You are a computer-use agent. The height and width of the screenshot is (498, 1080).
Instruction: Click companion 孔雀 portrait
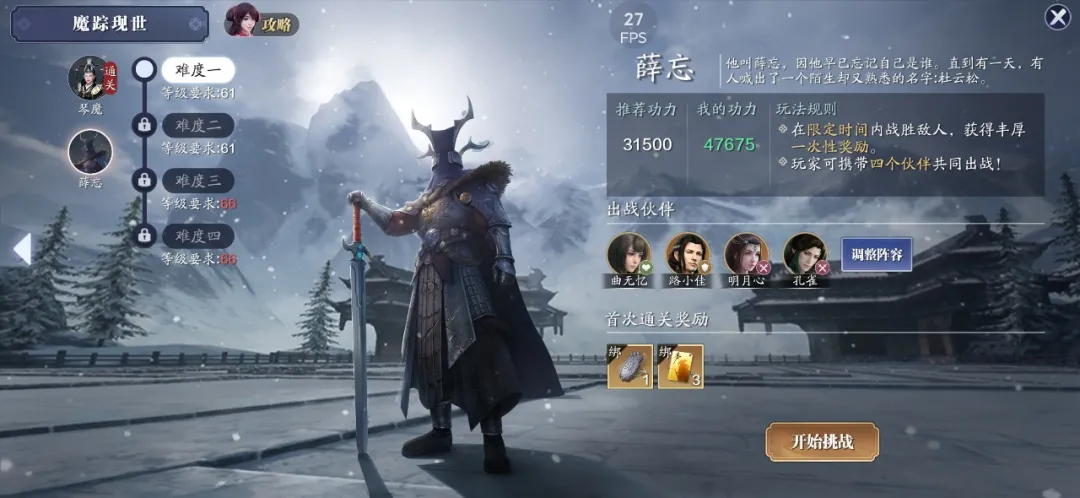805,254
